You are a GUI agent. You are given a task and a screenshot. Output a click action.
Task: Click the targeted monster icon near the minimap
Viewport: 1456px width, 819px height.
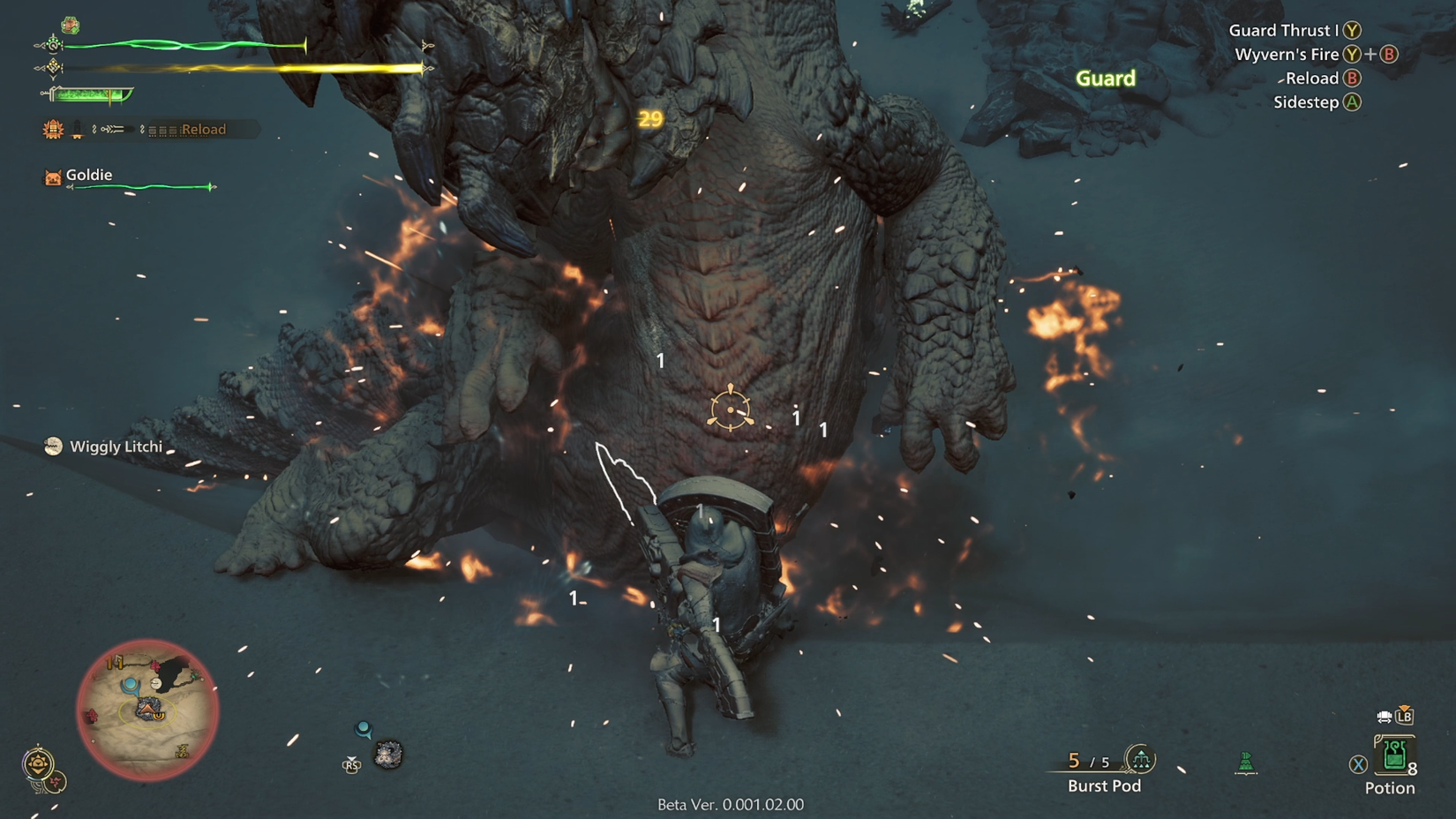pos(388,755)
